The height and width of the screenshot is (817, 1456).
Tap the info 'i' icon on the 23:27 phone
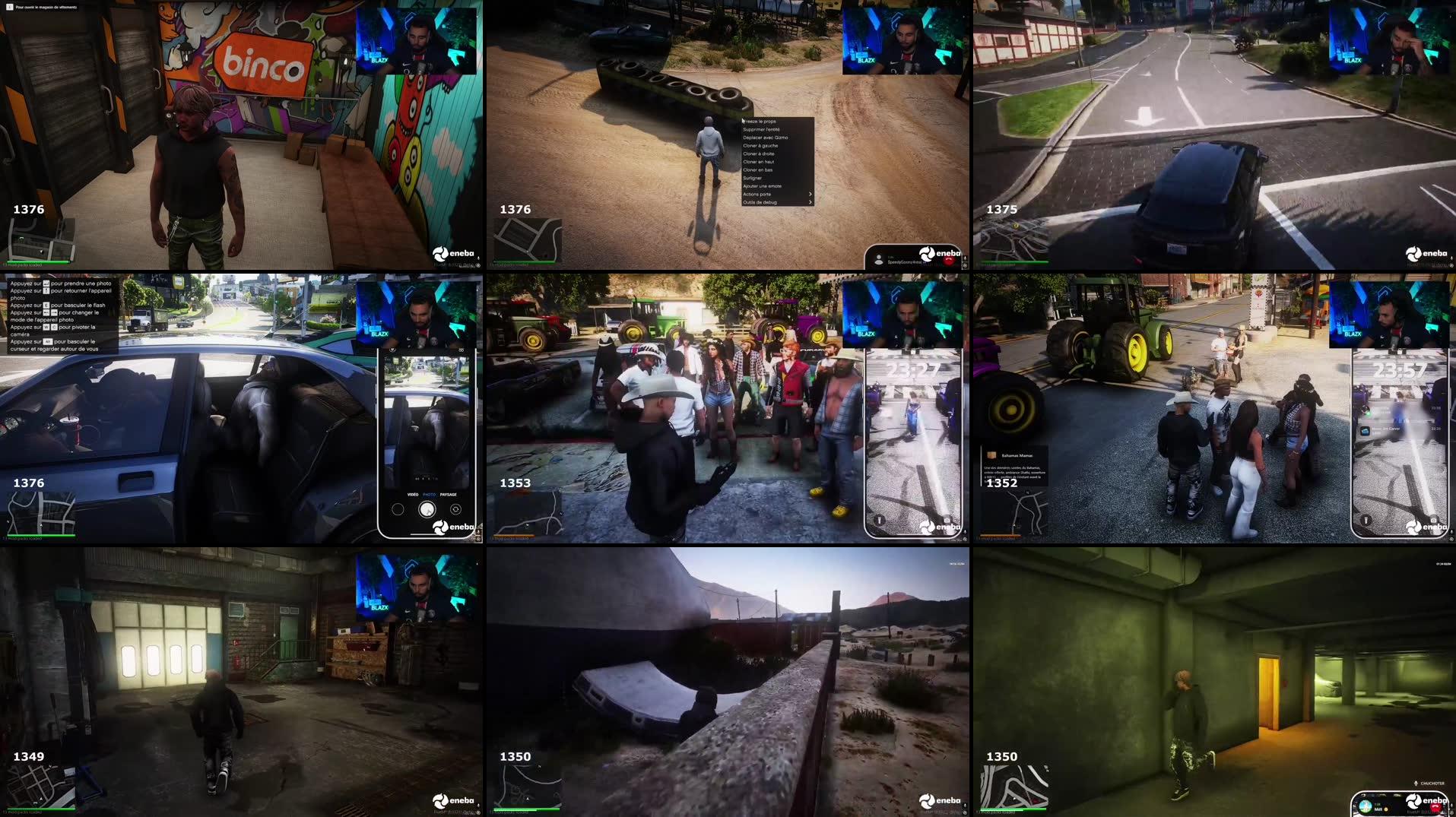coord(879,521)
